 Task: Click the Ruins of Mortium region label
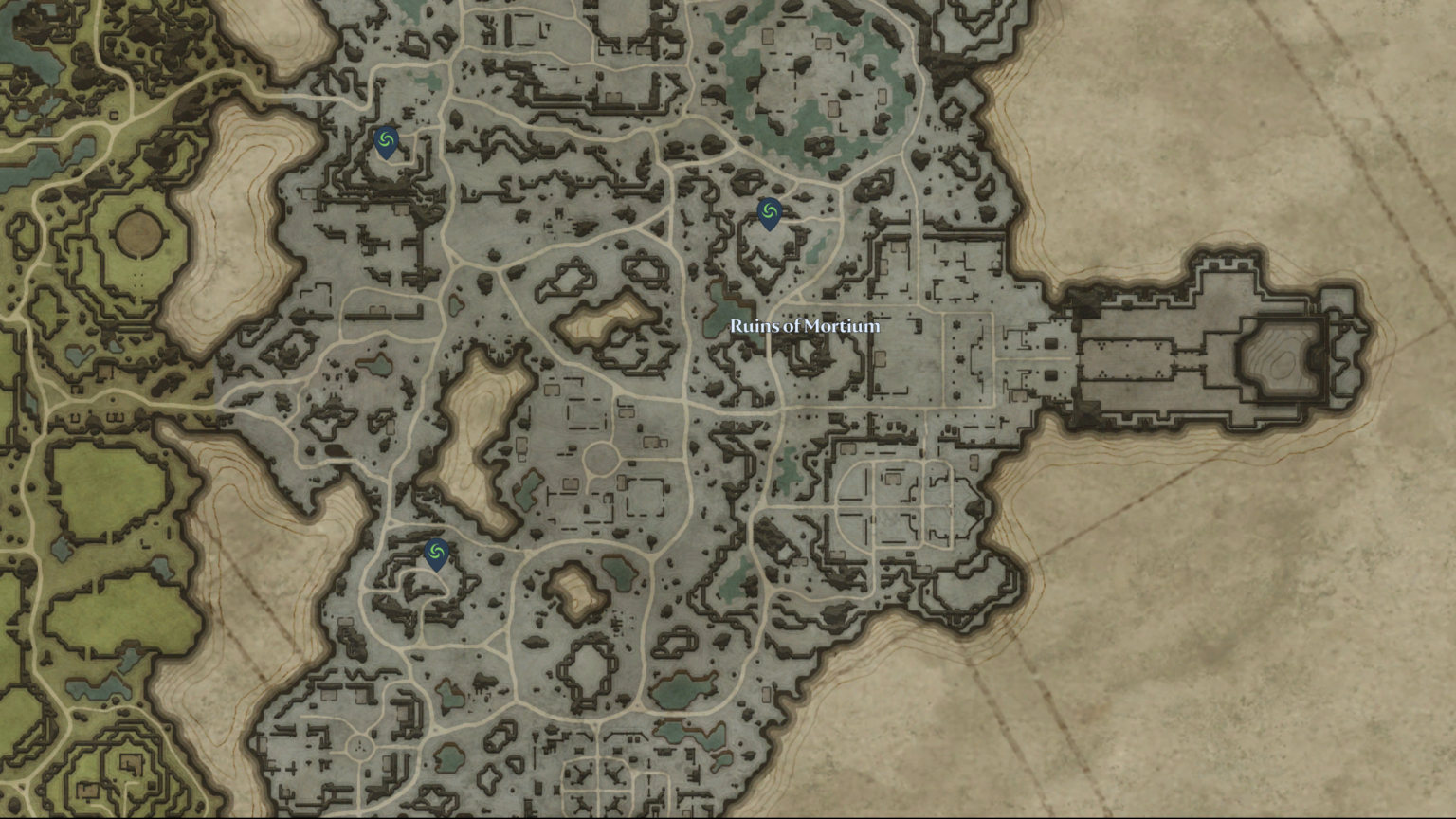click(804, 325)
